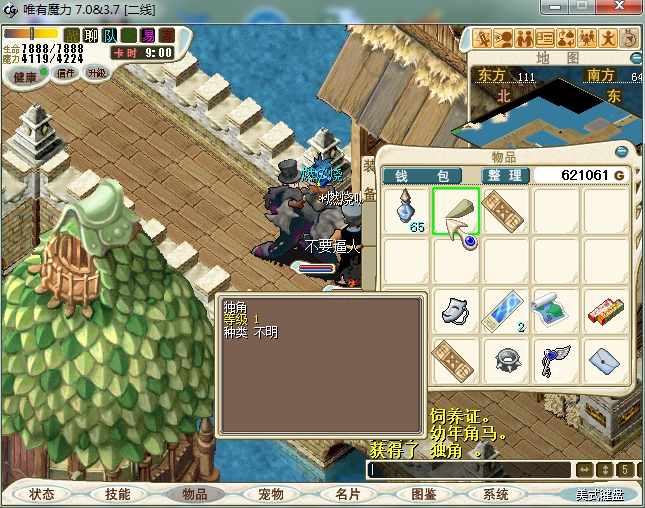Select the white mask item
This screenshot has height=508, width=645.
point(456,309)
